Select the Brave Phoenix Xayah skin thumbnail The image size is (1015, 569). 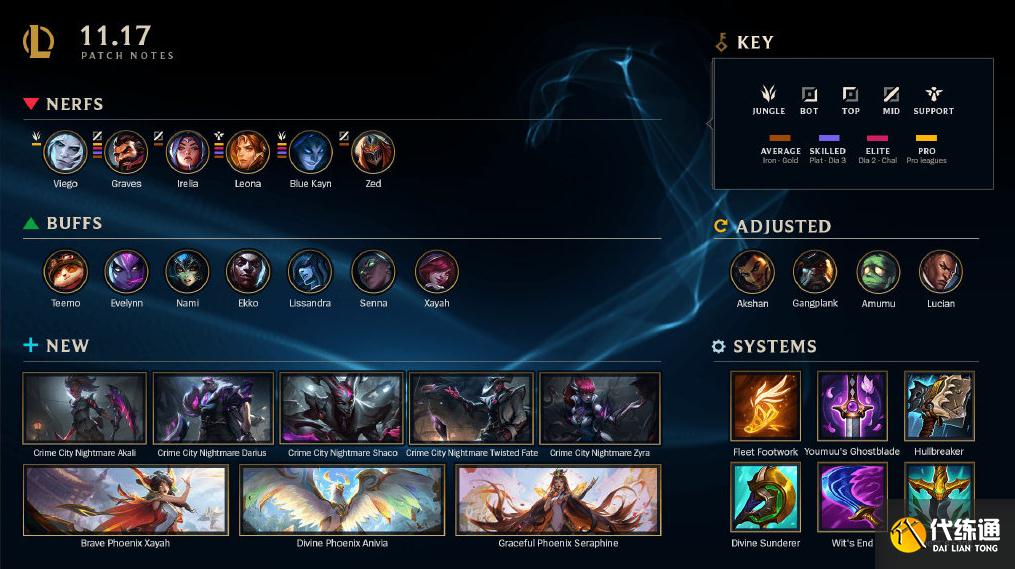[126, 500]
